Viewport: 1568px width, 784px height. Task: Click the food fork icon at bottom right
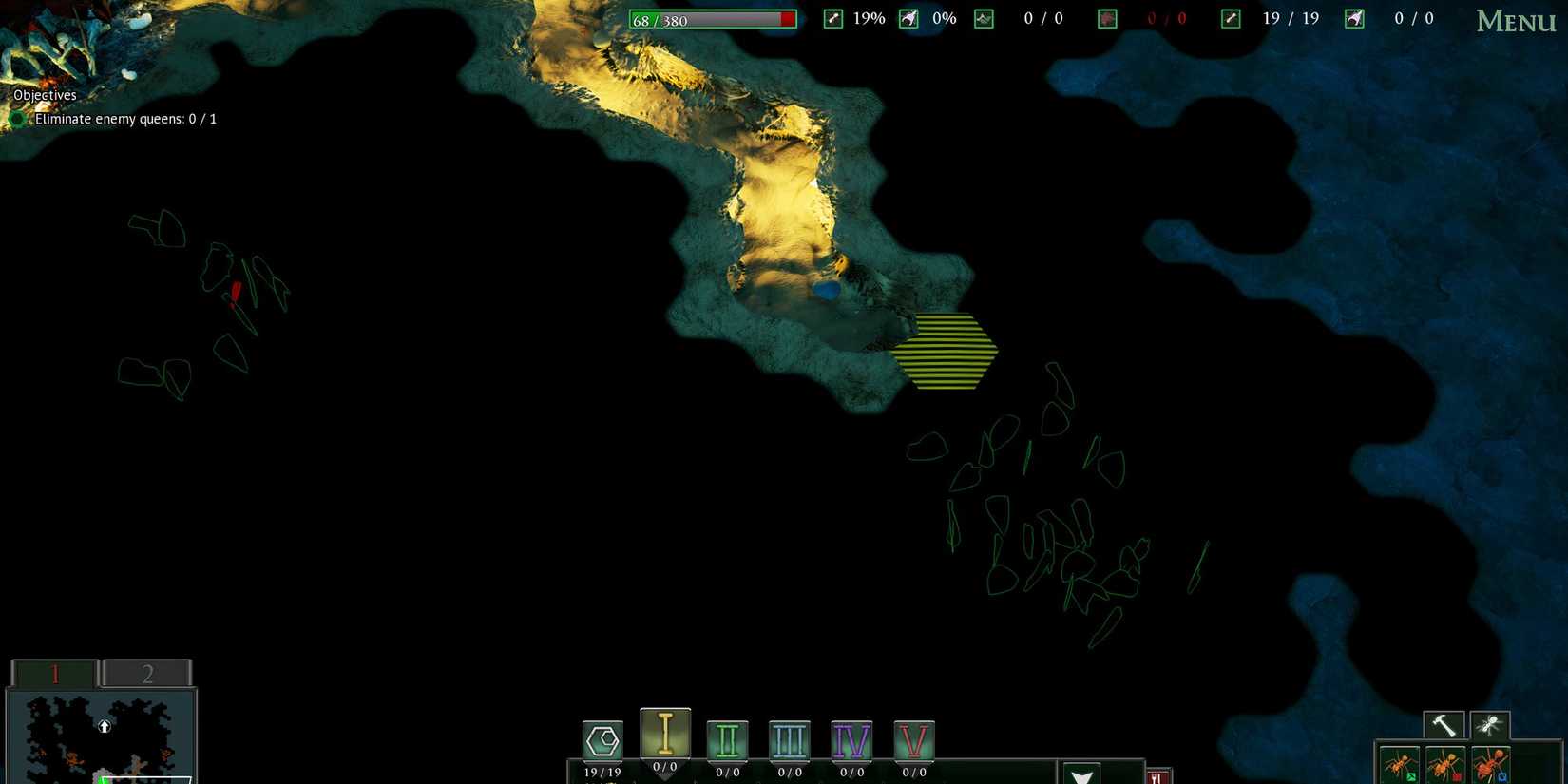1159,777
